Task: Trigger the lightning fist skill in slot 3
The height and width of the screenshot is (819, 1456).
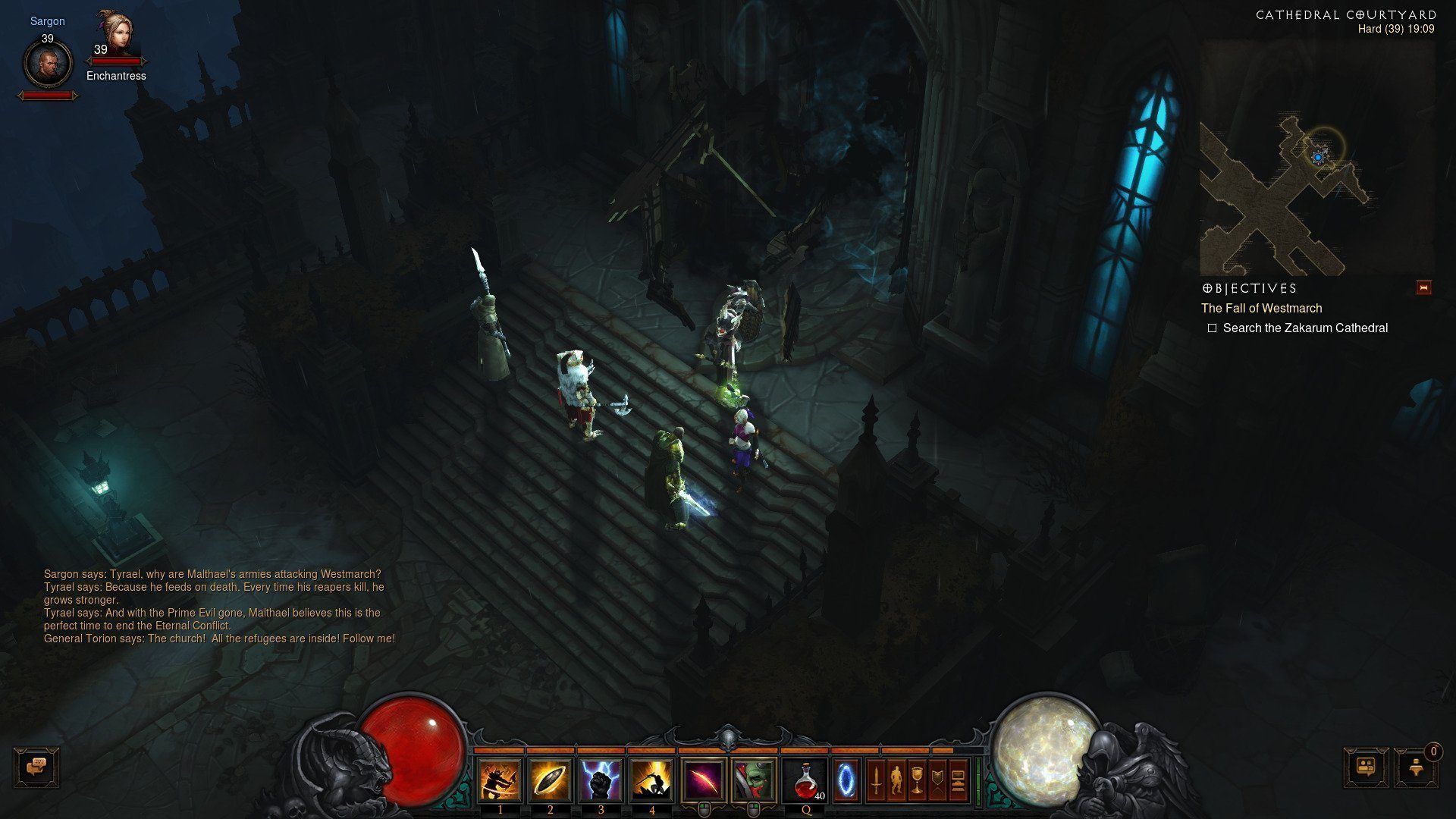Action: 601,780
